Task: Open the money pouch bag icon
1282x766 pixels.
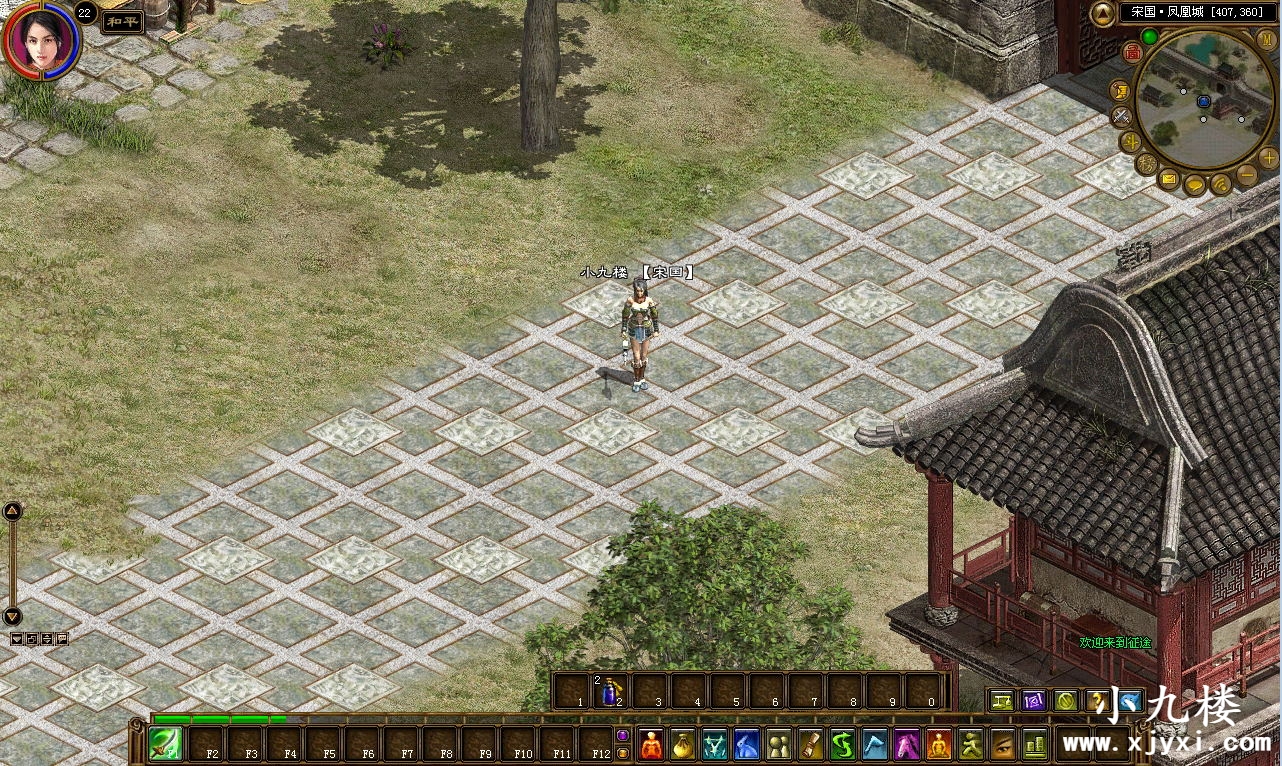Action: (x=683, y=744)
